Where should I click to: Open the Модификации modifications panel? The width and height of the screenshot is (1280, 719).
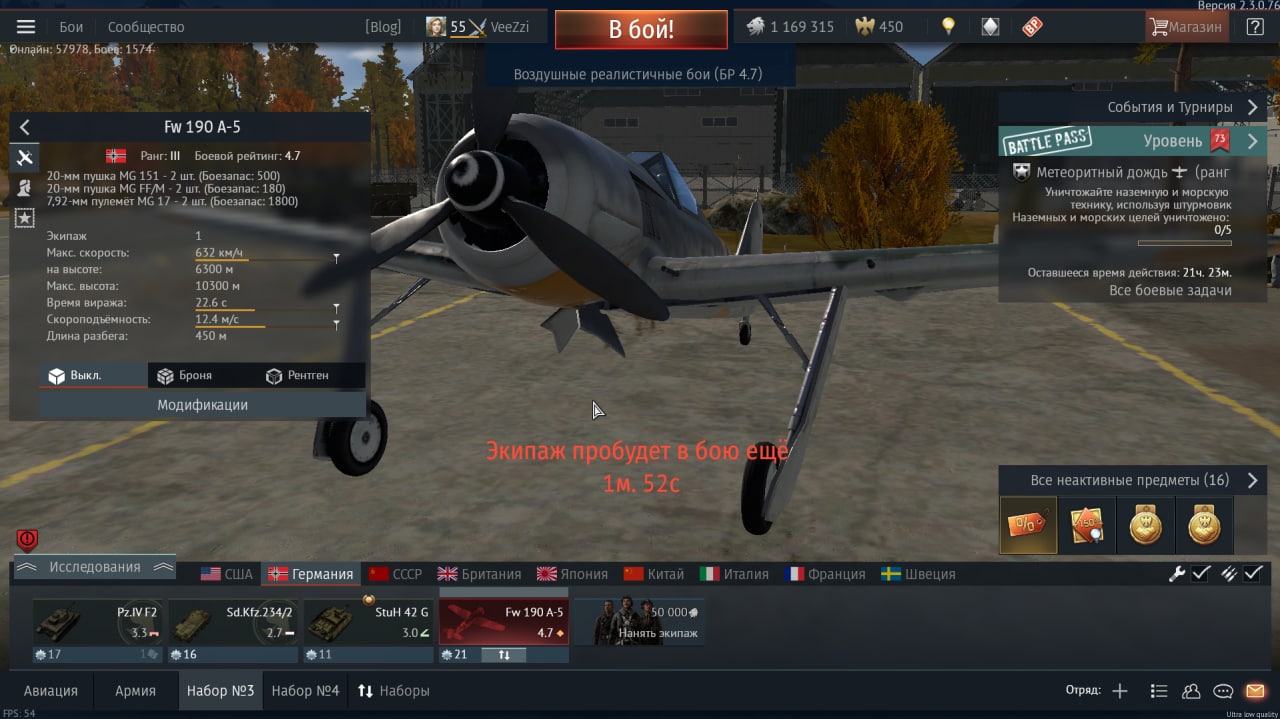coord(202,405)
